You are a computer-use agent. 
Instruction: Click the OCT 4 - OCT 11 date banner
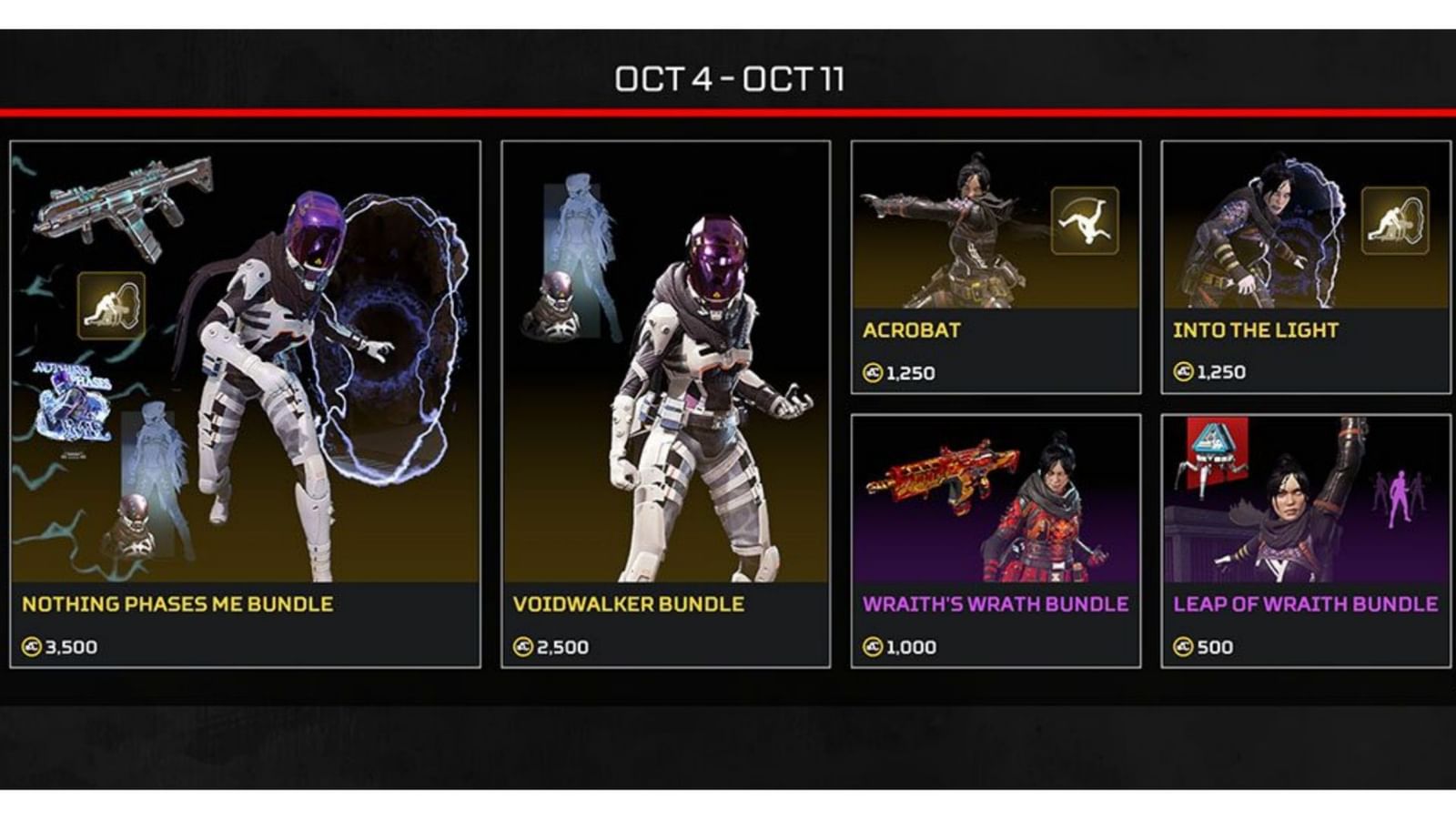[728, 79]
